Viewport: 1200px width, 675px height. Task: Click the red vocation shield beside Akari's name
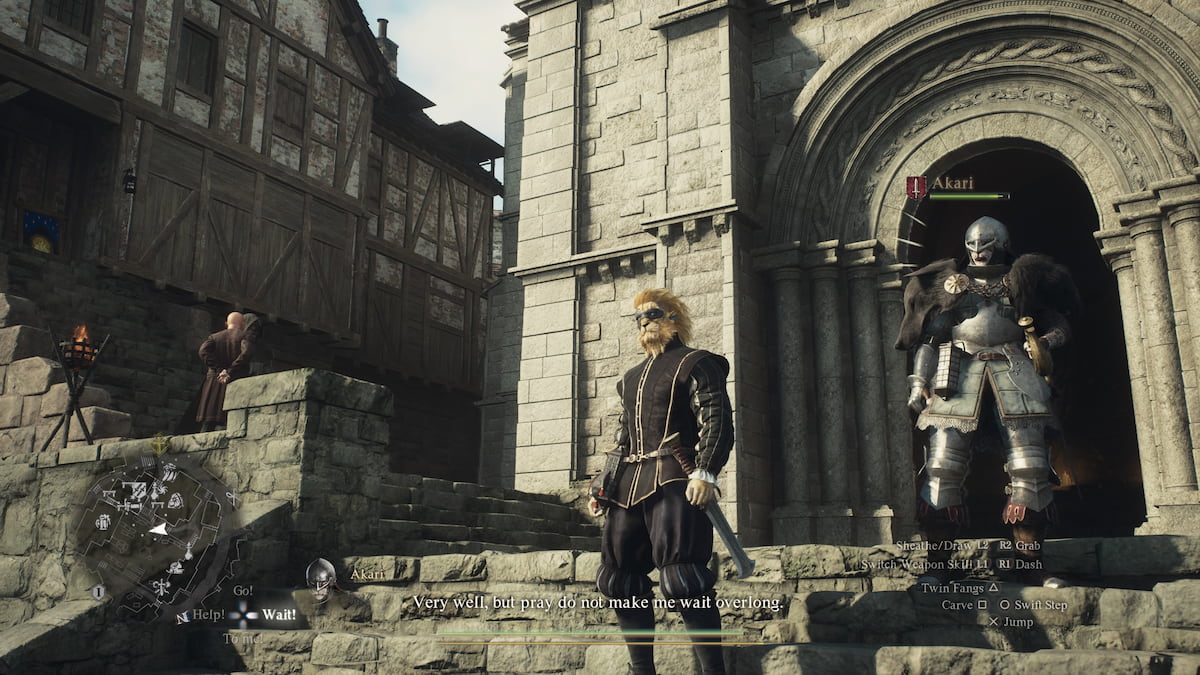tap(915, 186)
